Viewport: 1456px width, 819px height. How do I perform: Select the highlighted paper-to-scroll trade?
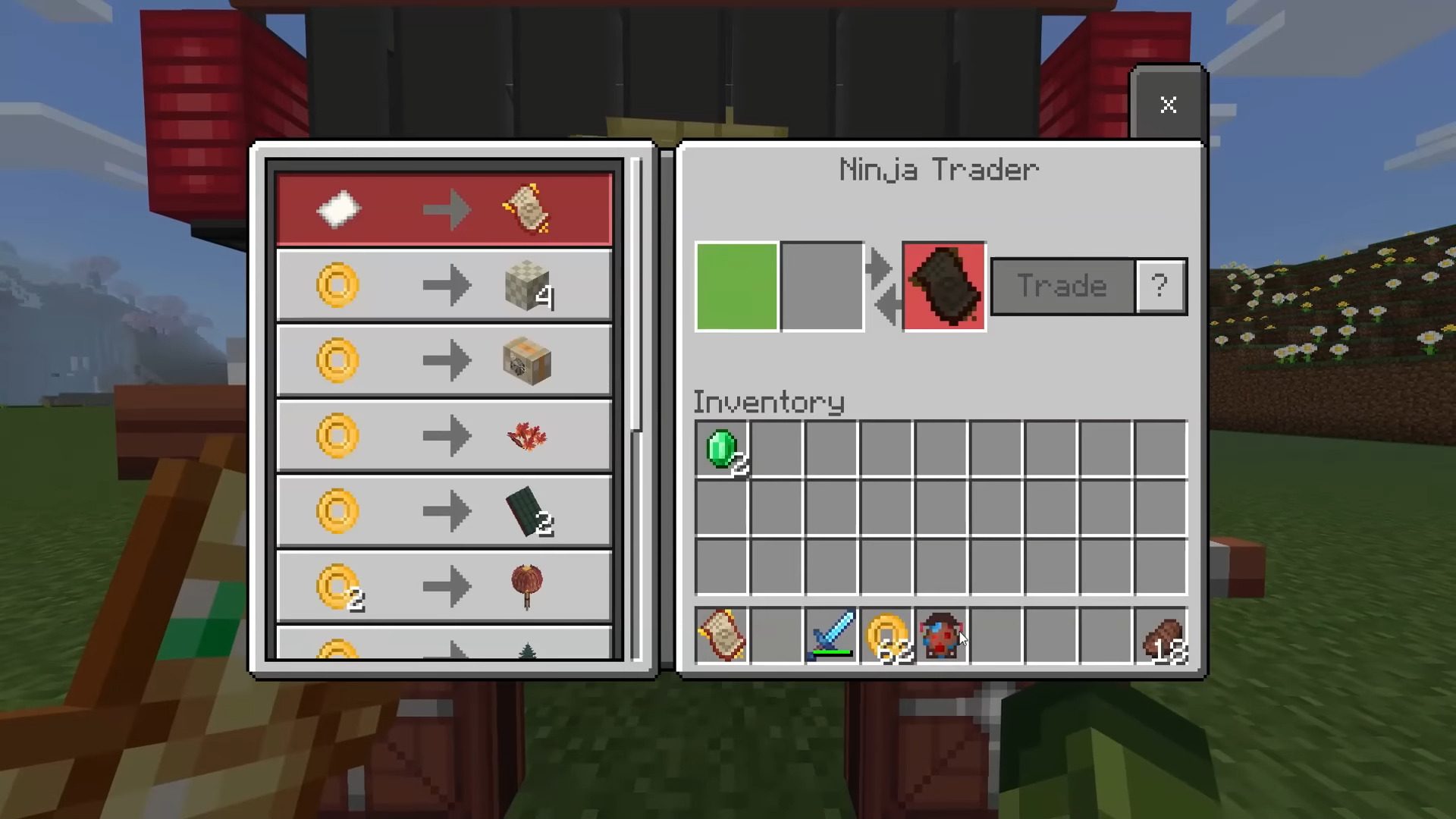pos(444,209)
